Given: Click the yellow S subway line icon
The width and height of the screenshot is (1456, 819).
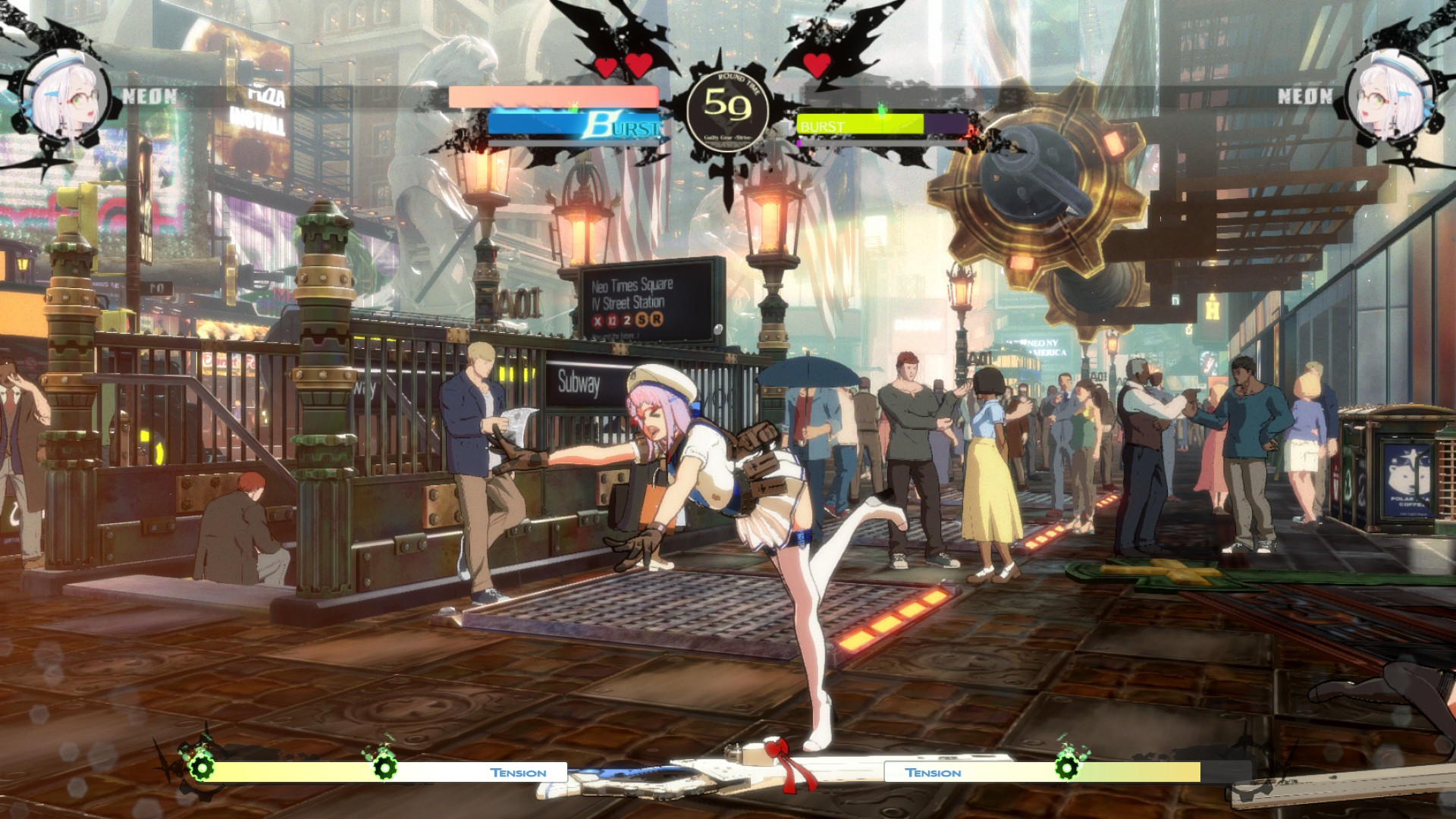Looking at the screenshot, I should (x=642, y=319).
